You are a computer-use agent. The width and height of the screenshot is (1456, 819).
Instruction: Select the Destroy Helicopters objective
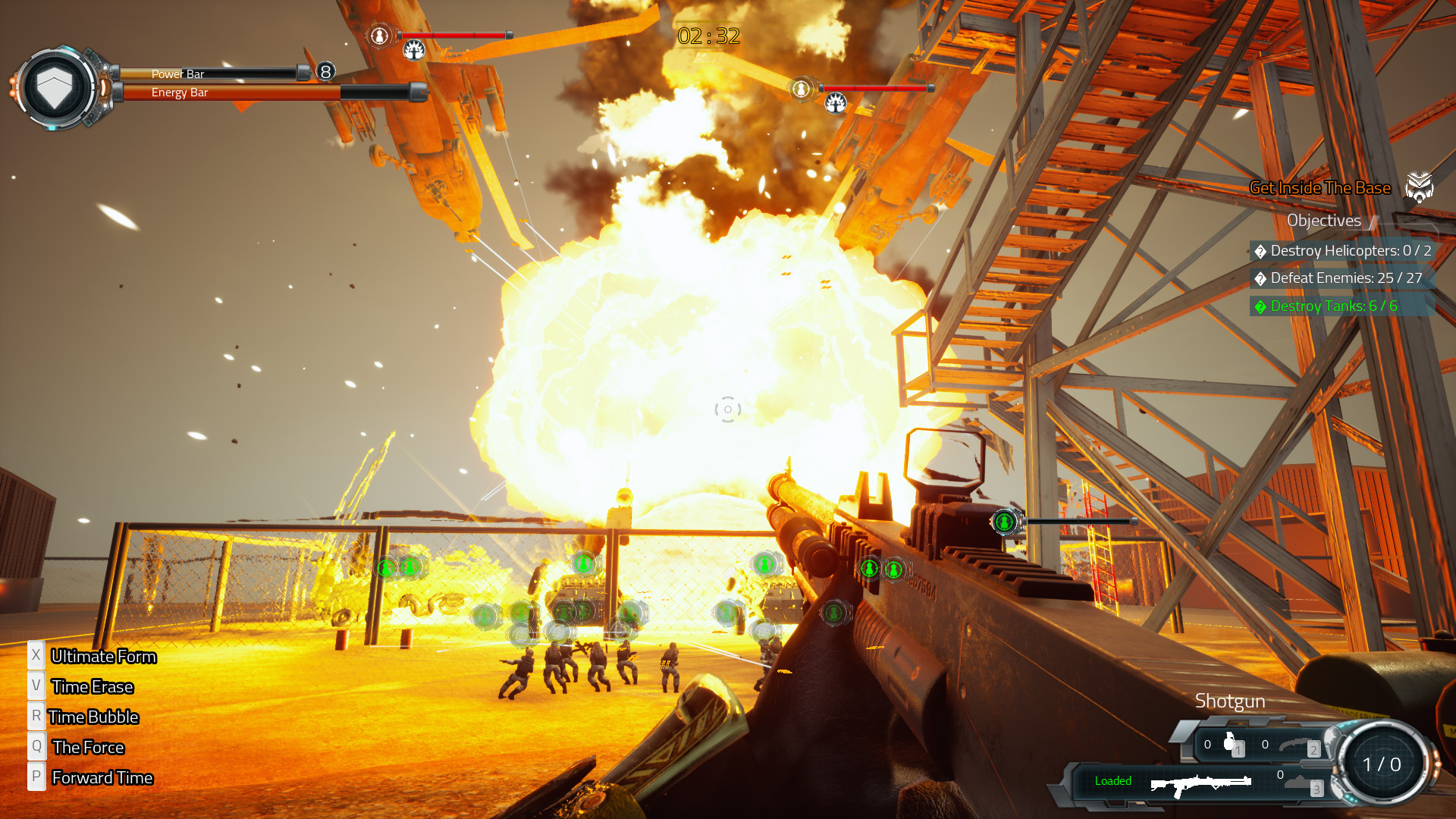(x=1342, y=251)
